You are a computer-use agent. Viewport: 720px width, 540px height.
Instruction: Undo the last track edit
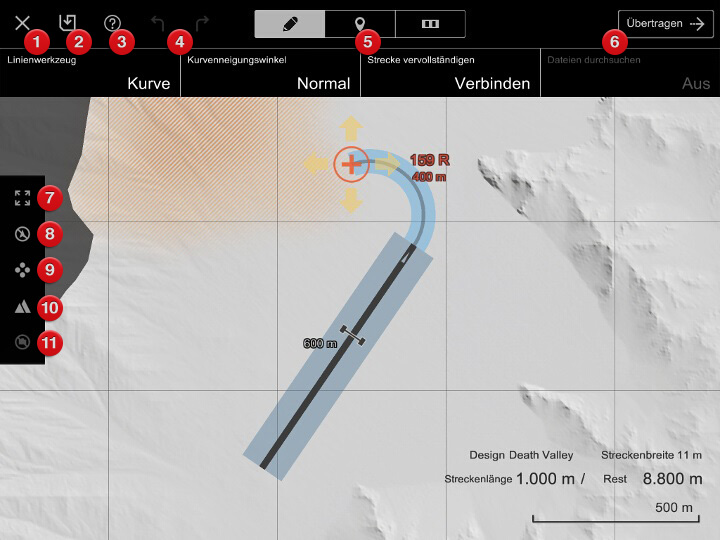point(158,22)
